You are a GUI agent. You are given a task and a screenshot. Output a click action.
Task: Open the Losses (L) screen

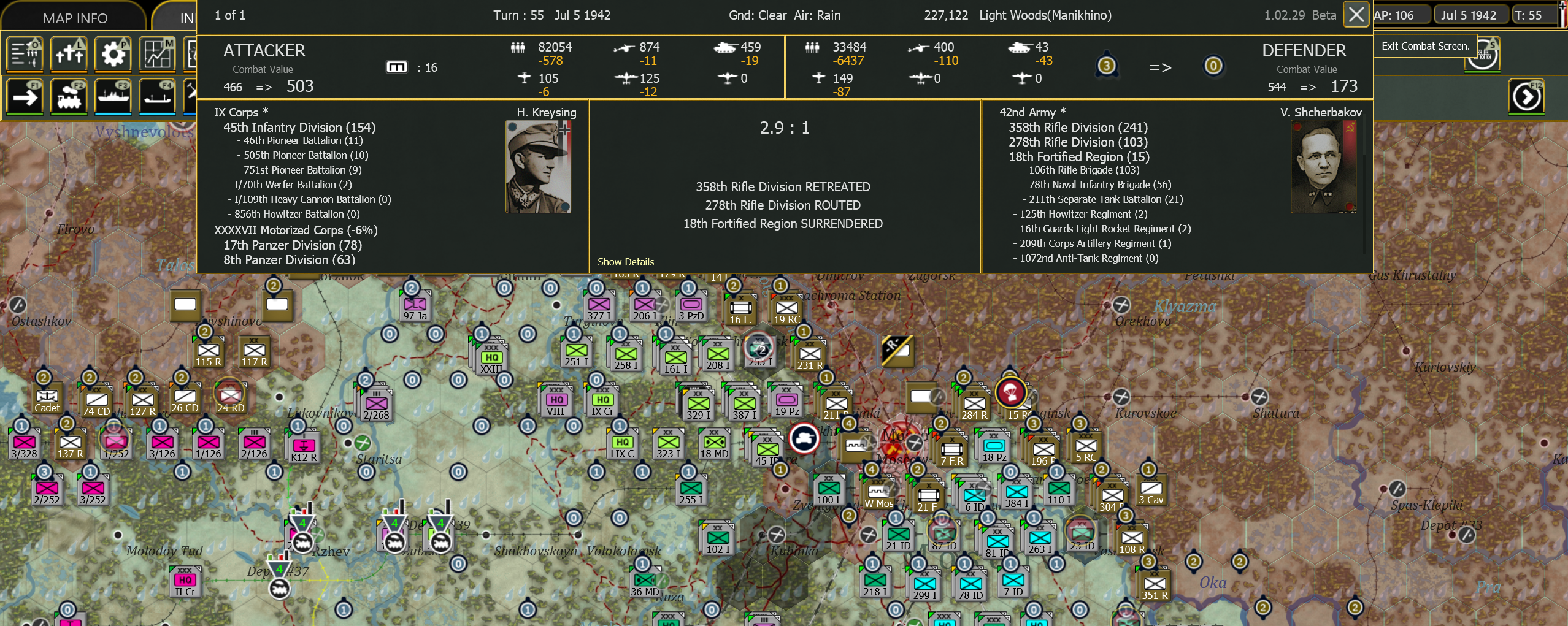pos(69,54)
